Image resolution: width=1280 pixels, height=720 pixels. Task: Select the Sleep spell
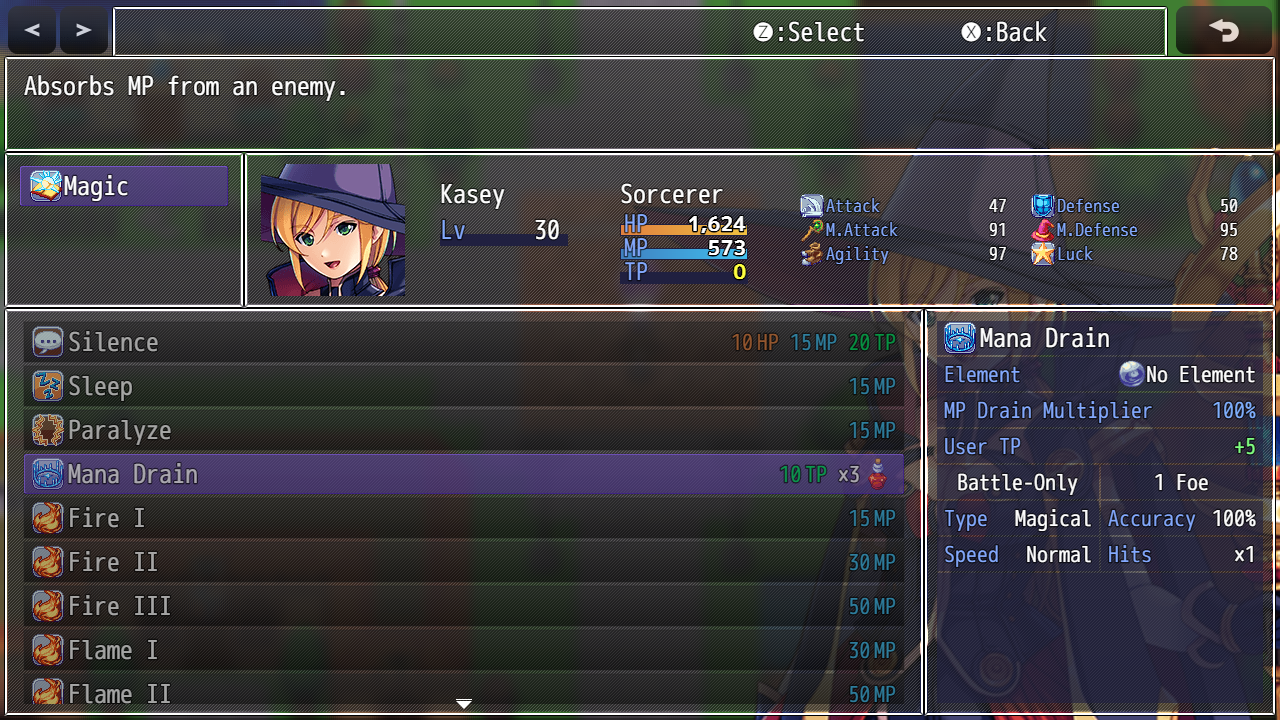pos(463,386)
